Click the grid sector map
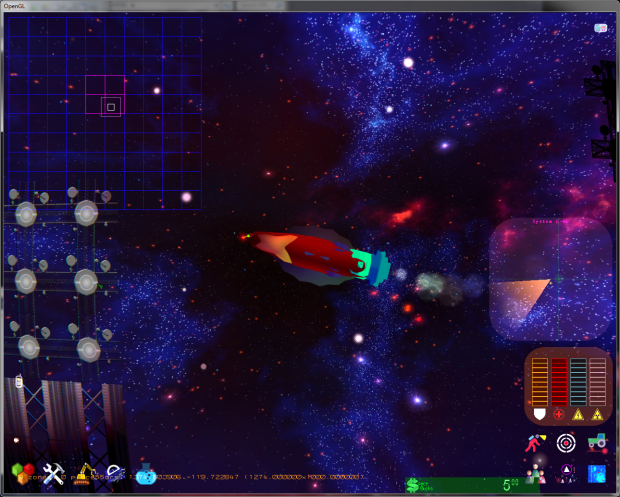The height and width of the screenshot is (497, 620). pos(104,112)
